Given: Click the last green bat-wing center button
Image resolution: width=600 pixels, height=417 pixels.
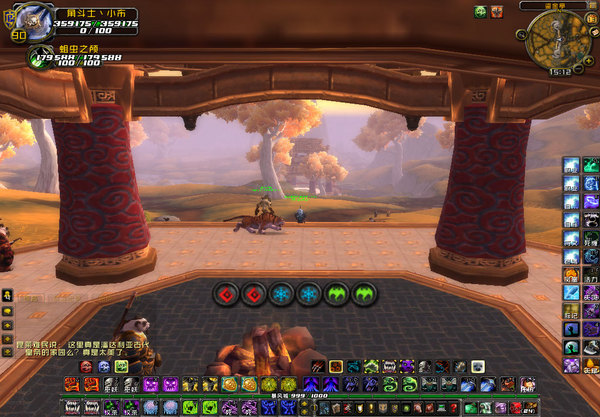Looking at the screenshot, I should [363, 294].
